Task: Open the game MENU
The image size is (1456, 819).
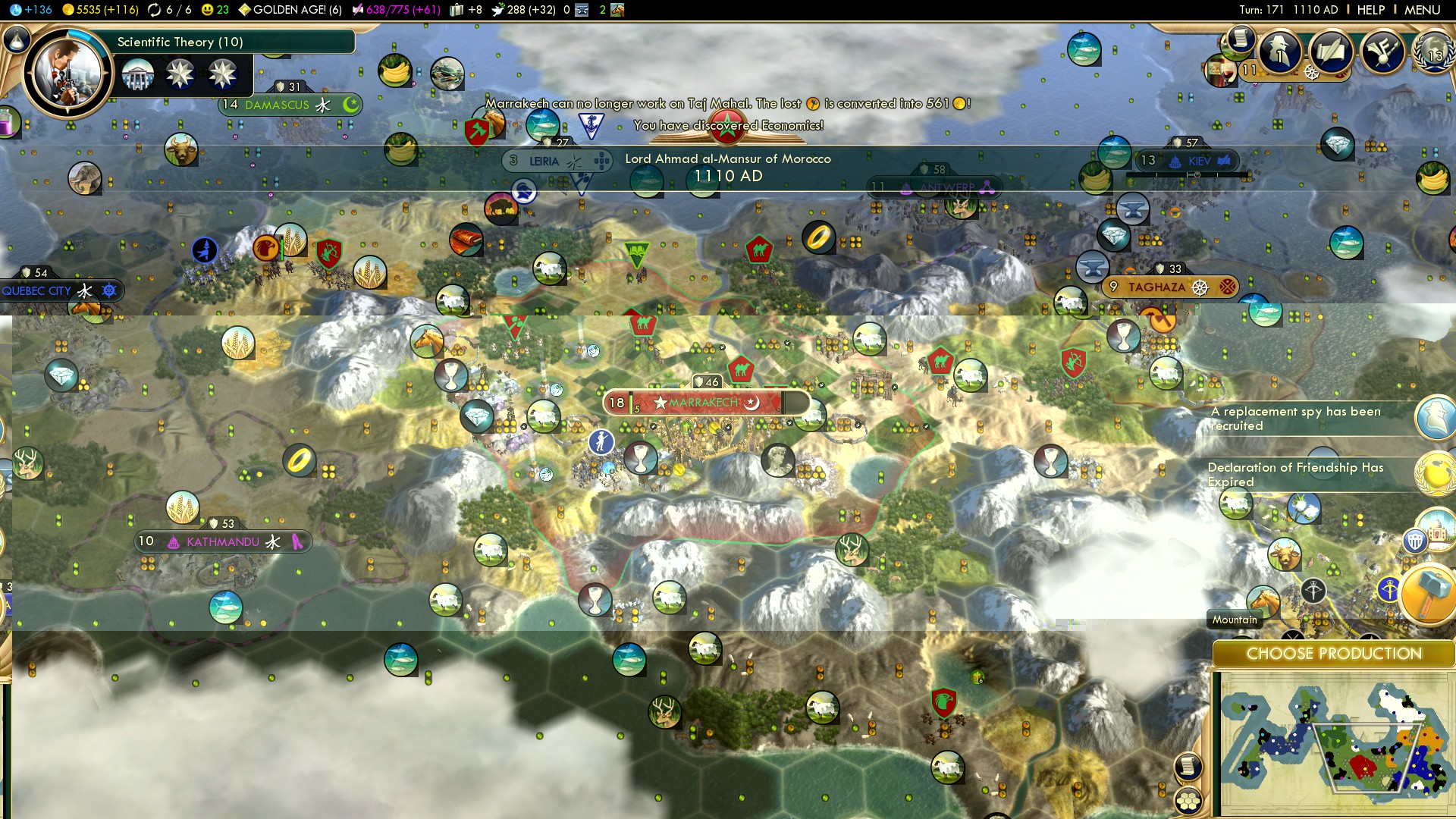Action: 1422,10
